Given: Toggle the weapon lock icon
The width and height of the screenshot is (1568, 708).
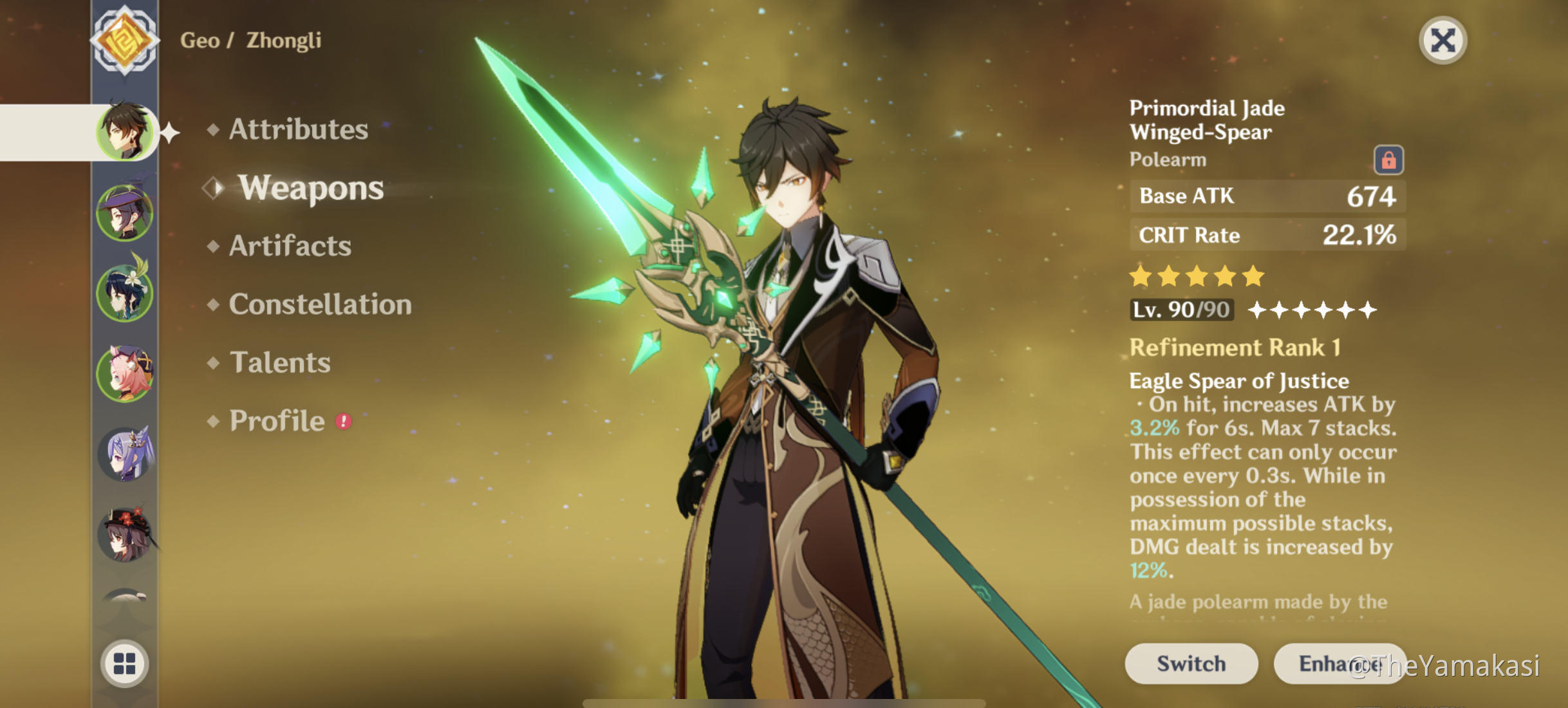Looking at the screenshot, I should coord(1388,159).
